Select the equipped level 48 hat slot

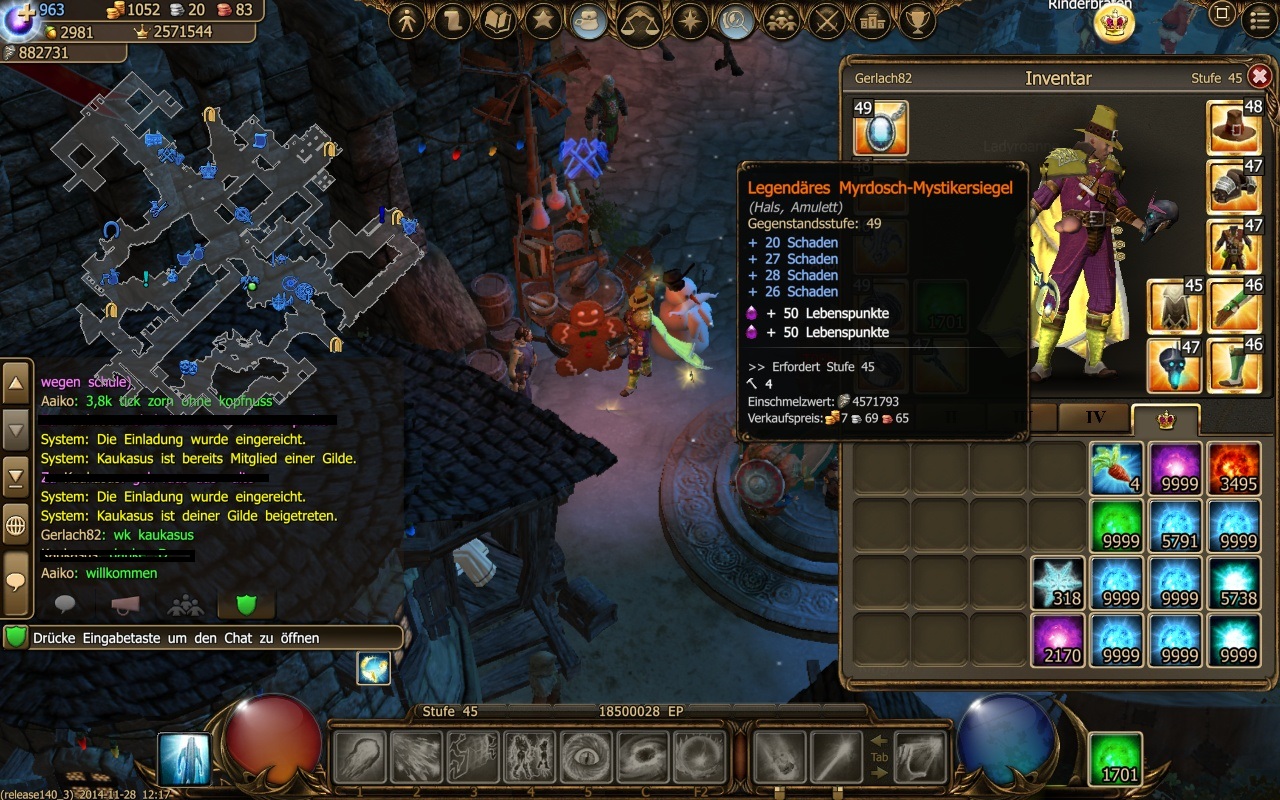pyautogui.click(x=1234, y=127)
